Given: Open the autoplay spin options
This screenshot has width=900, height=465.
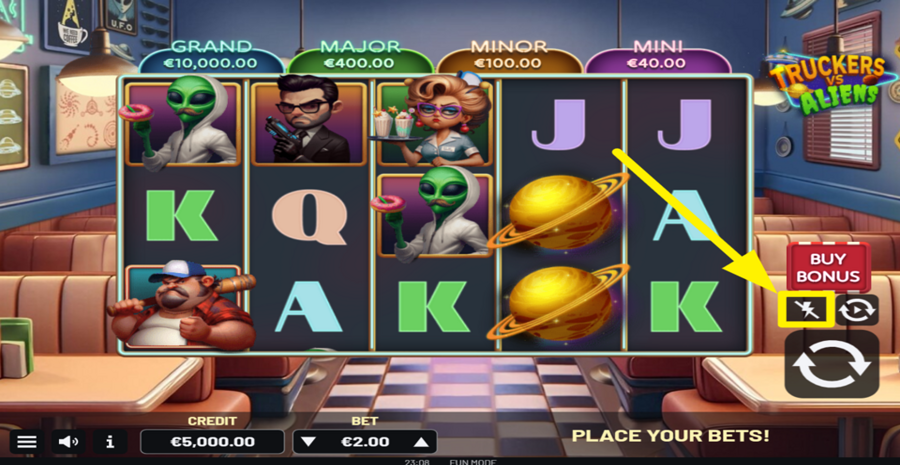Looking at the screenshot, I should (857, 309).
